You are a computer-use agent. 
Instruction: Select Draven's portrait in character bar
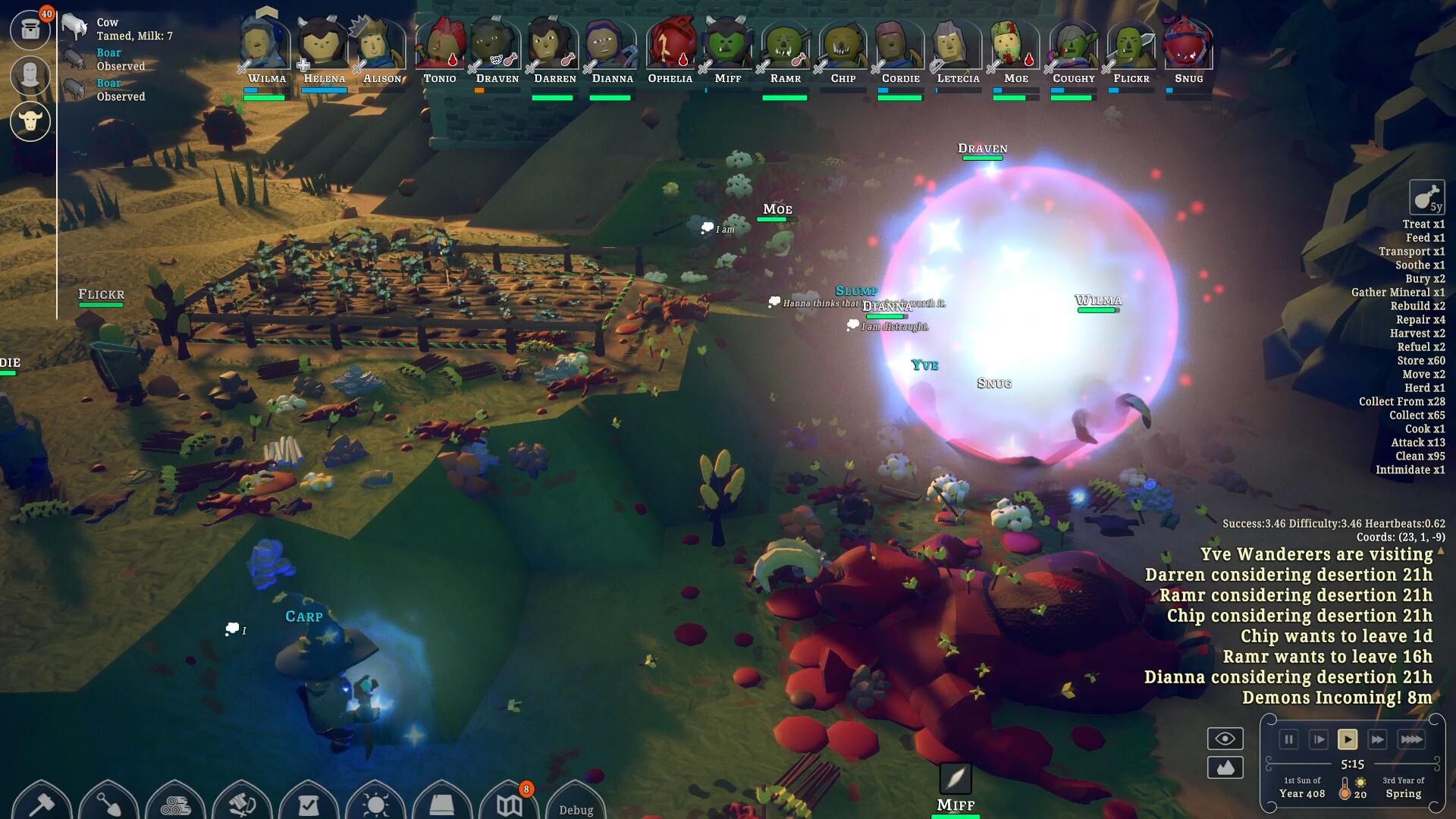pyautogui.click(x=497, y=45)
